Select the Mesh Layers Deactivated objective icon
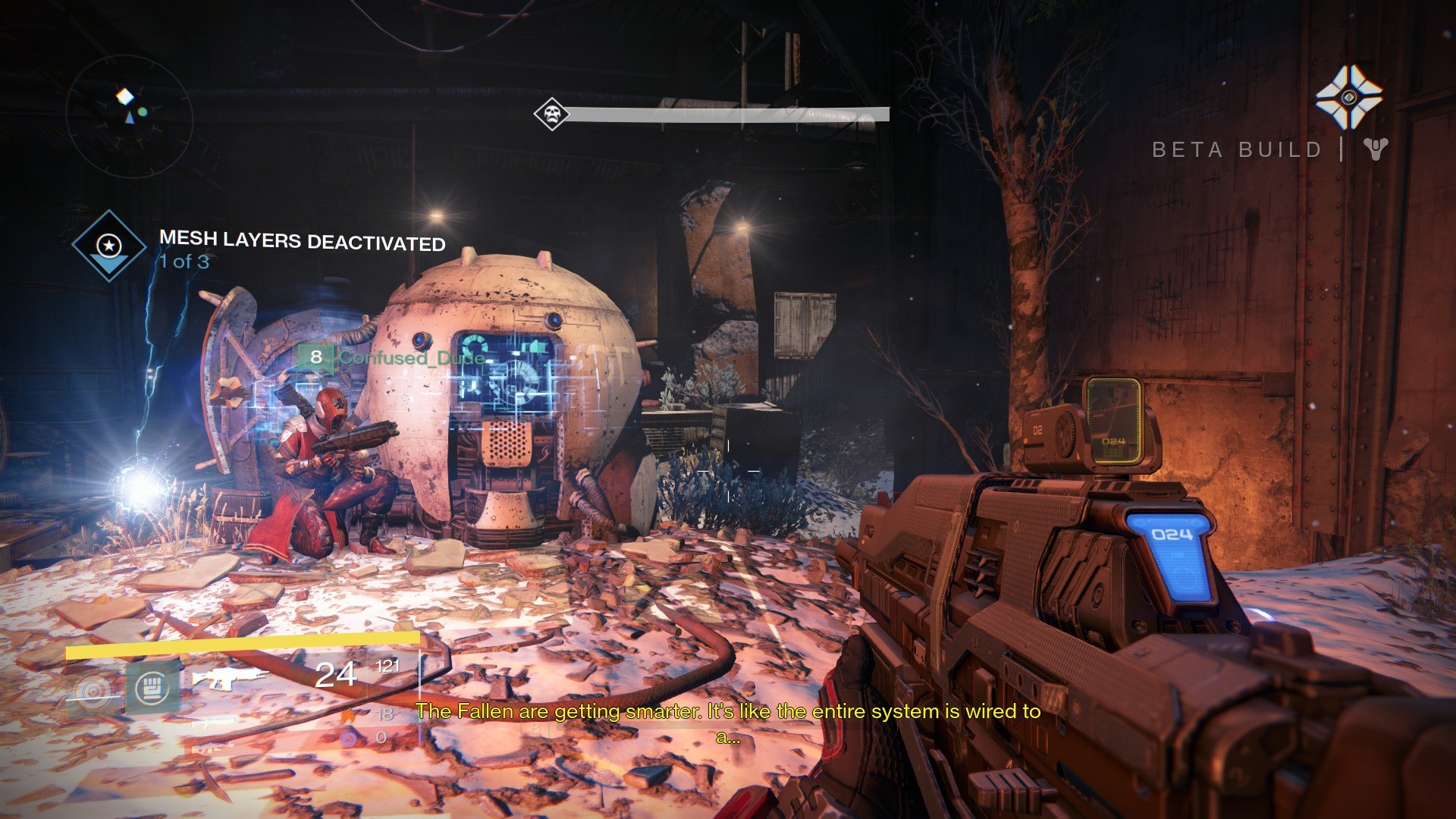This screenshot has height=819, width=1456. pos(109,246)
